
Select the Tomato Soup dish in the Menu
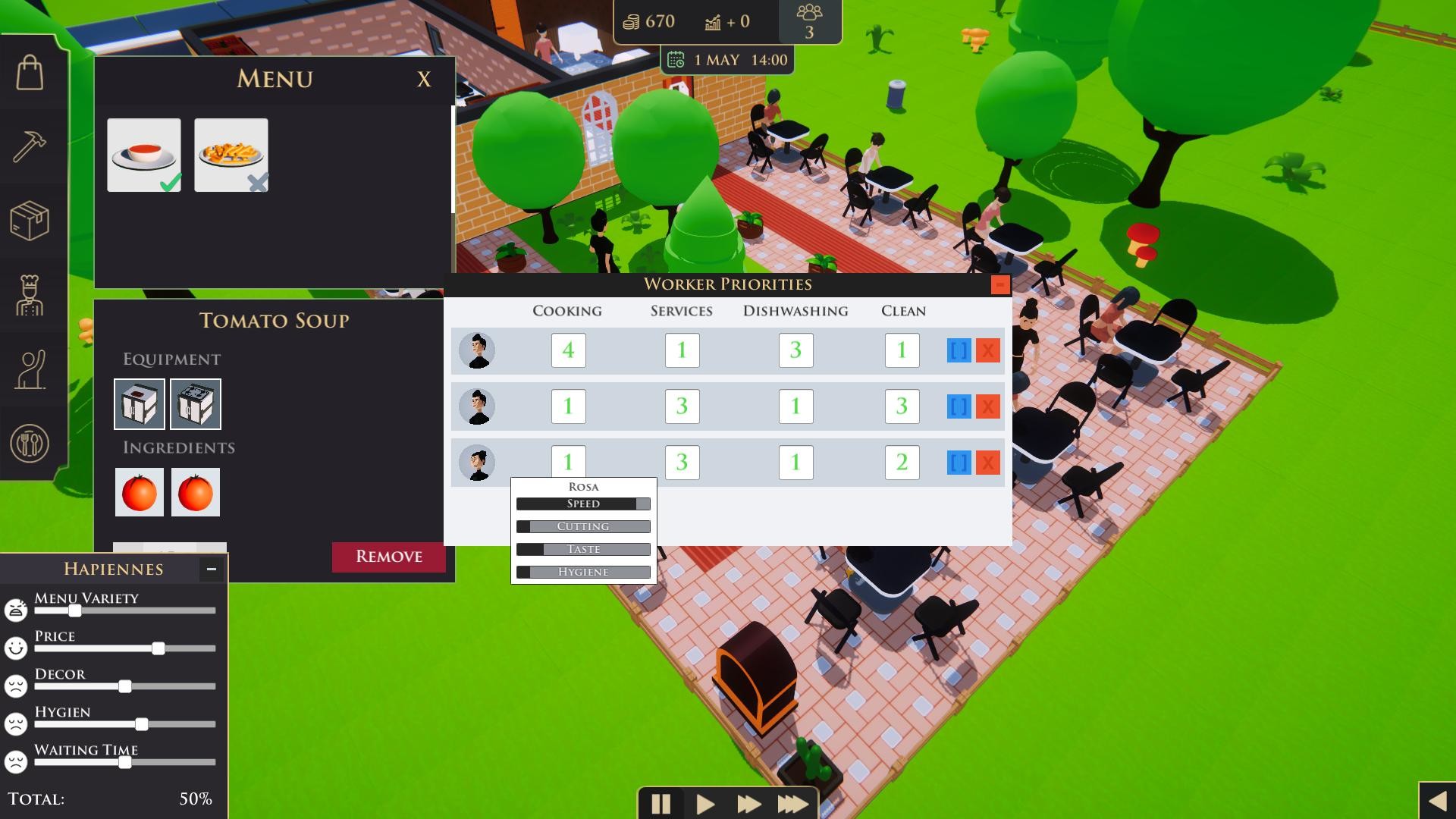tap(143, 155)
